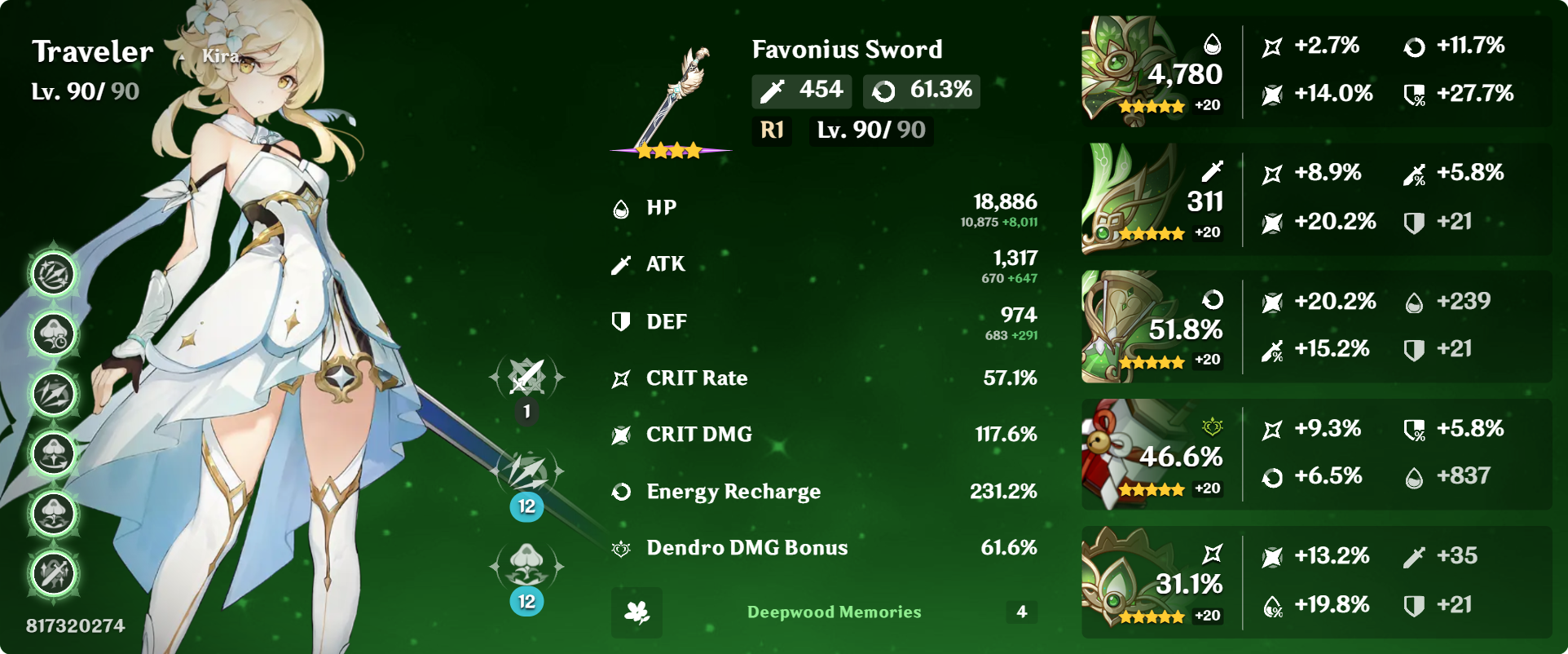Select the Normal Attack talent icon
This screenshot has width=1568, height=654.
pyautogui.click(x=526, y=378)
